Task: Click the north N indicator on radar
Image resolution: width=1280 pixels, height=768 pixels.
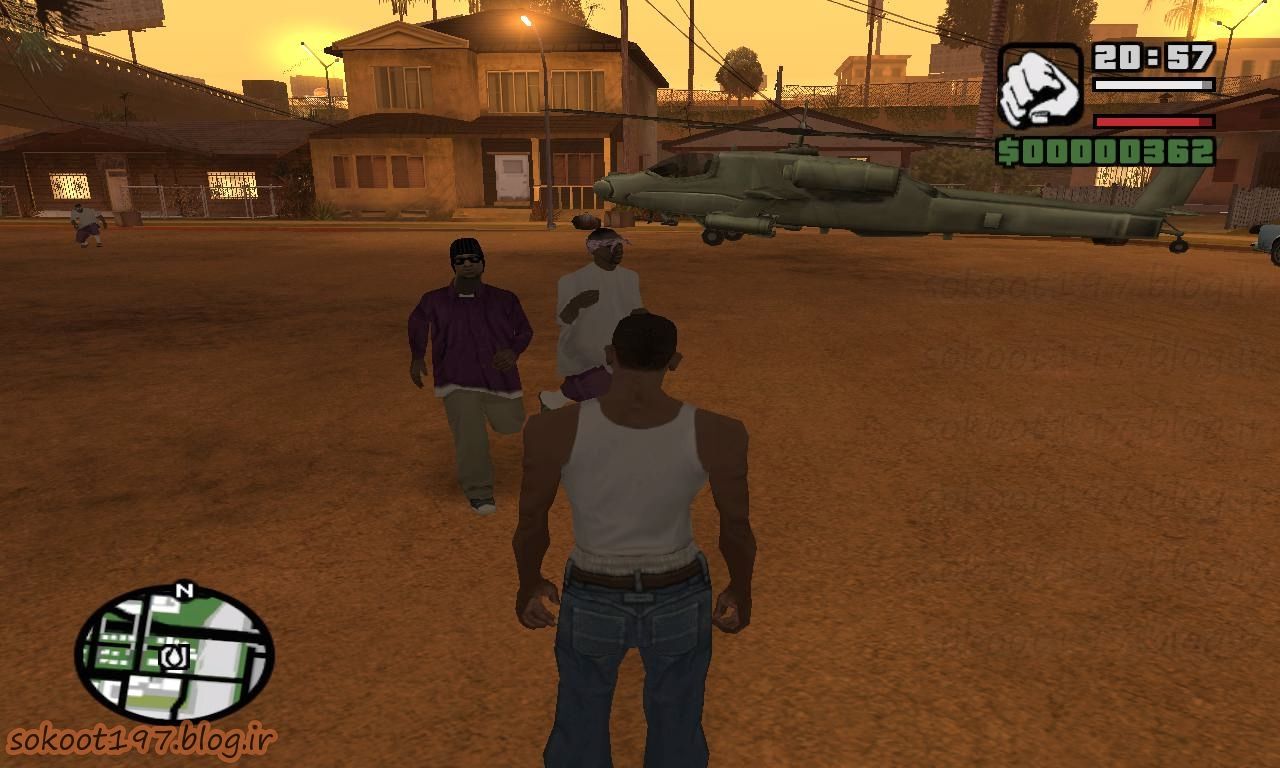Action: tap(183, 591)
